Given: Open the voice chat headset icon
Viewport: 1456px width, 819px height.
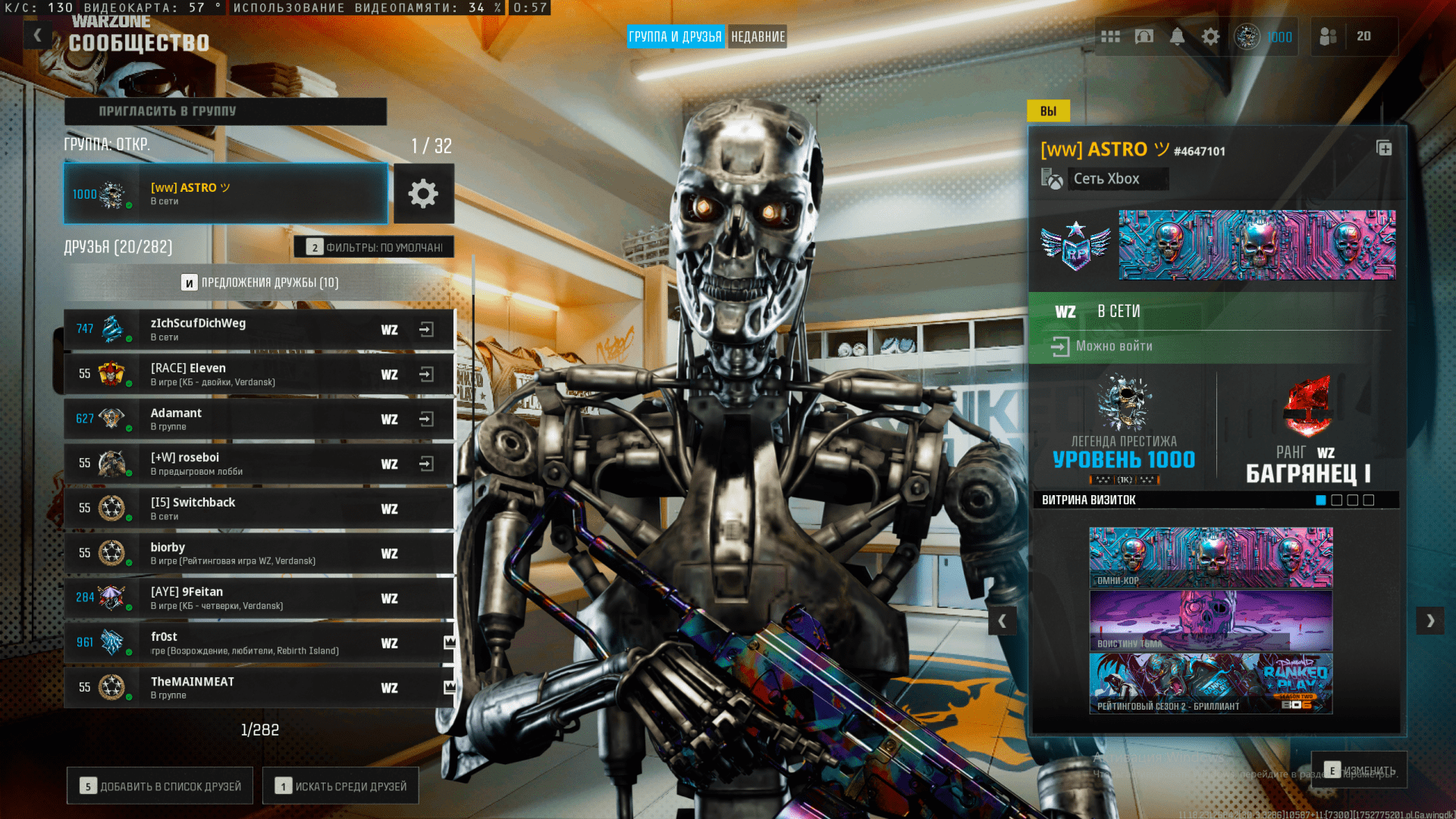Looking at the screenshot, I should tap(1144, 36).
